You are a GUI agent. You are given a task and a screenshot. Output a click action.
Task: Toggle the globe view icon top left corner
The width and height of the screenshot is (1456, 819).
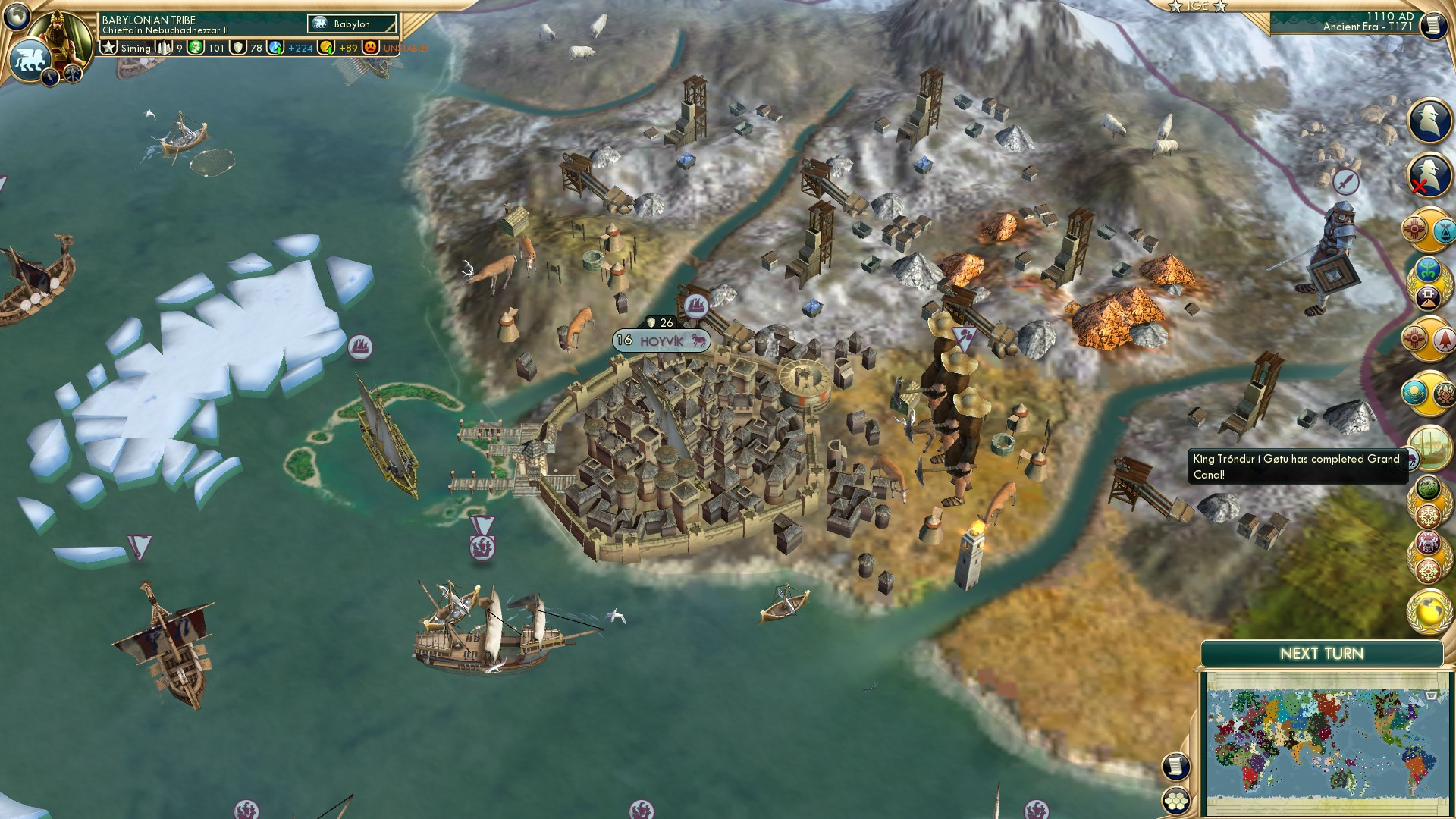(17, 17)
